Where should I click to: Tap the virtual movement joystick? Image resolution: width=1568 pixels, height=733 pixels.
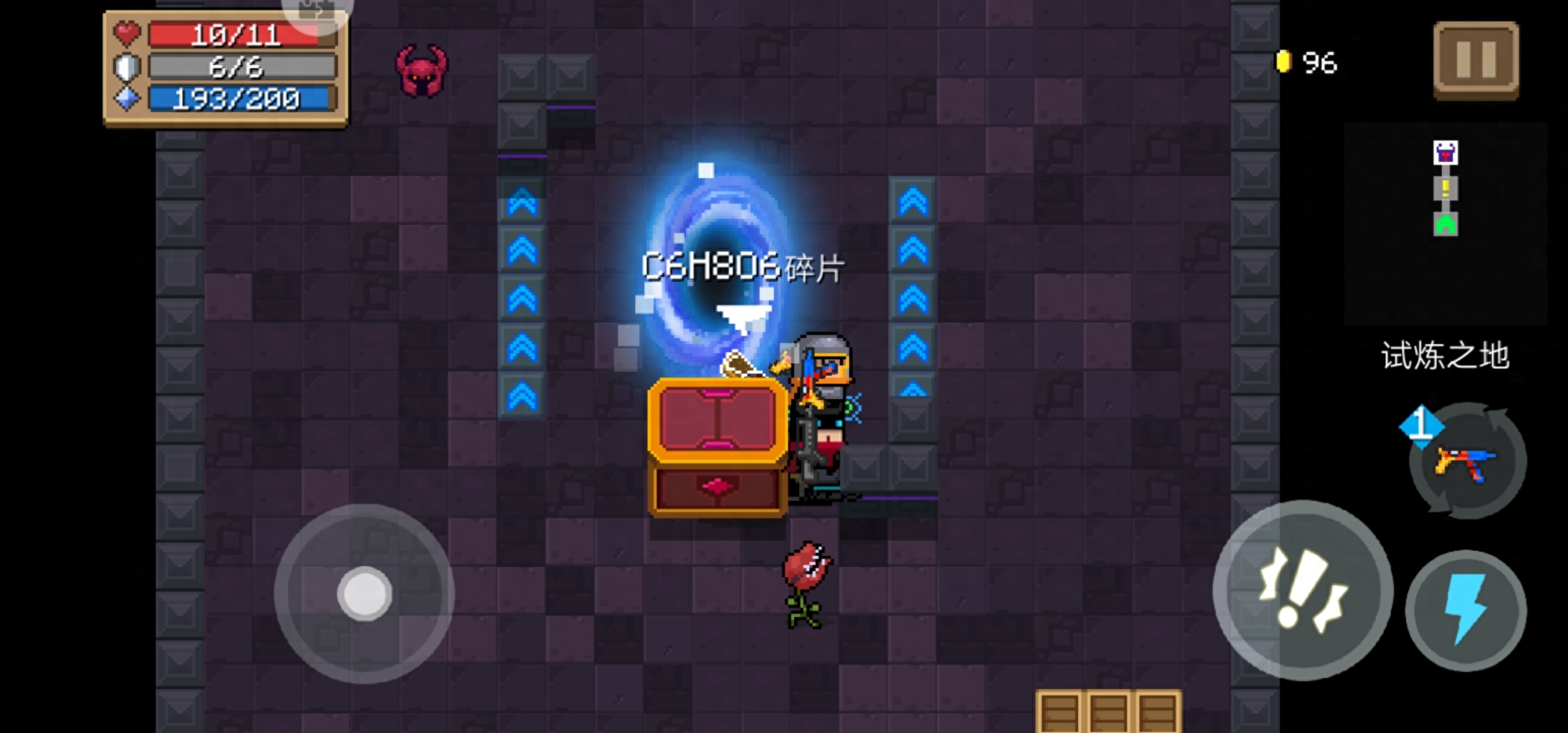click(x=365, y=593)
